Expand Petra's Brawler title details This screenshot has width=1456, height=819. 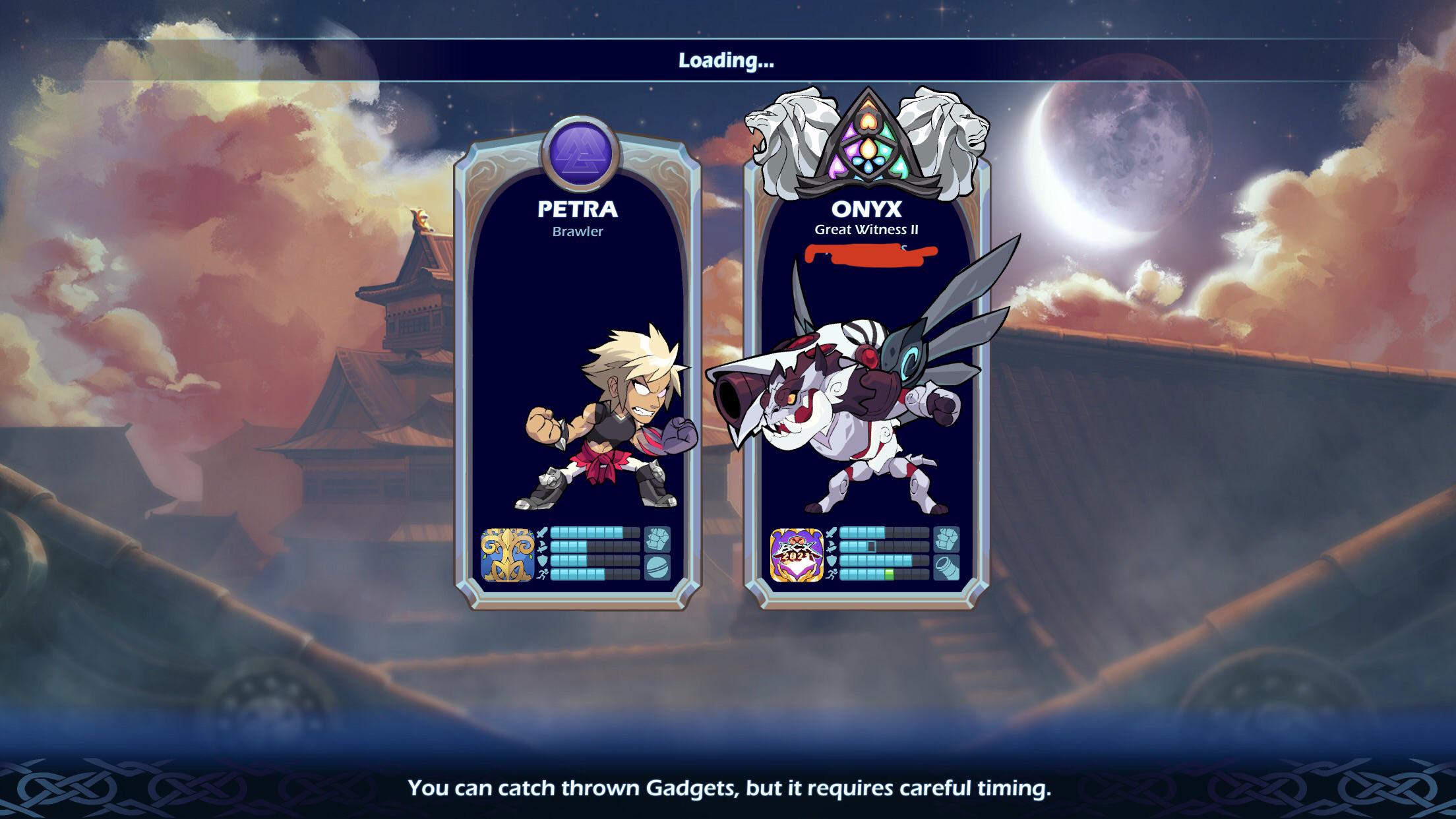tap(578, 231)
